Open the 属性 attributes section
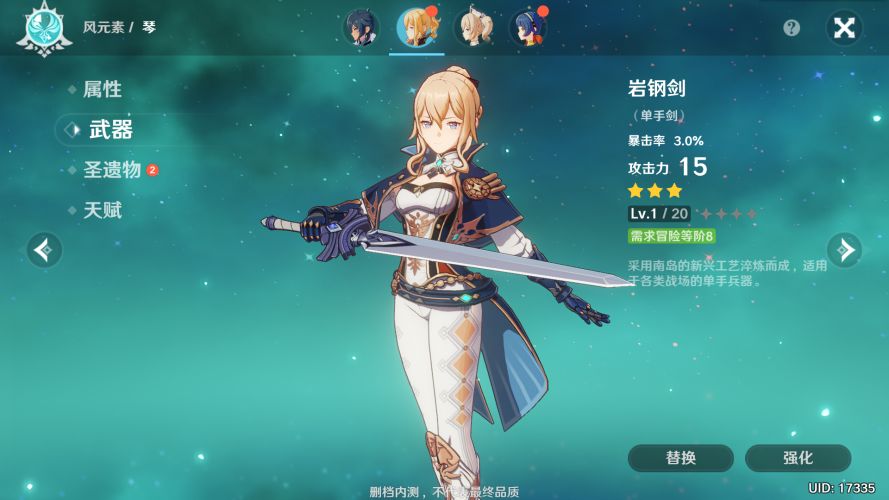This screenshot has height=500, width=889. (102, 89)
